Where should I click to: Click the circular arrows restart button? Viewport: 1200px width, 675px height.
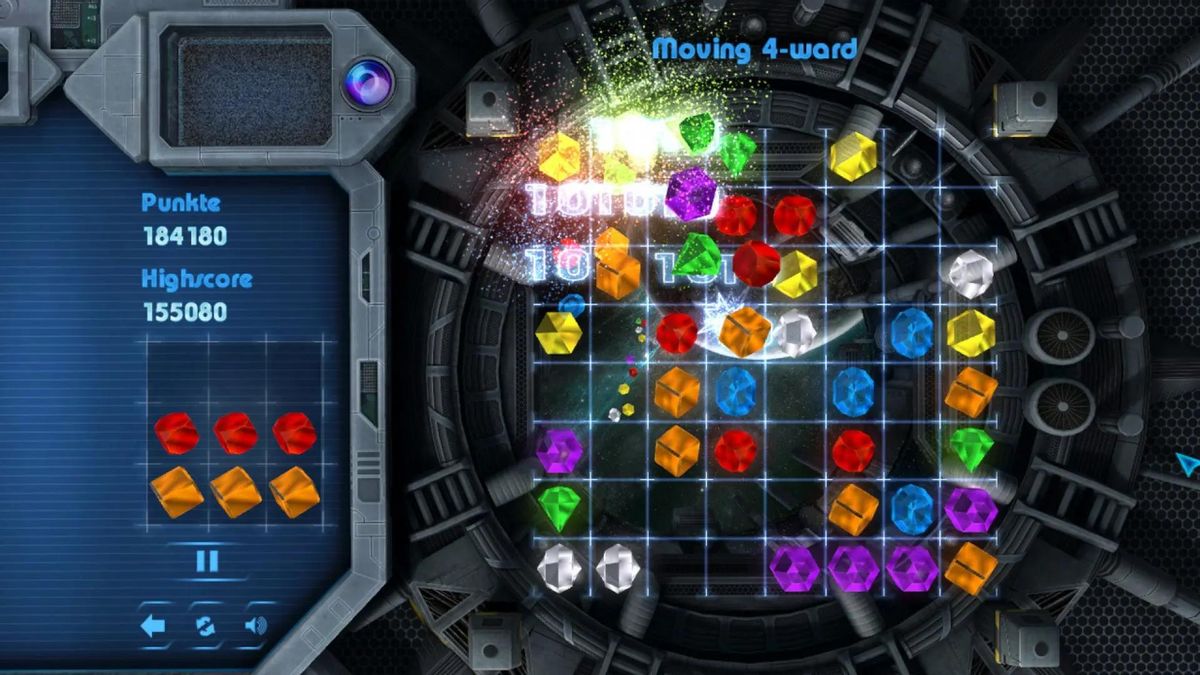[x=205, y=626]
